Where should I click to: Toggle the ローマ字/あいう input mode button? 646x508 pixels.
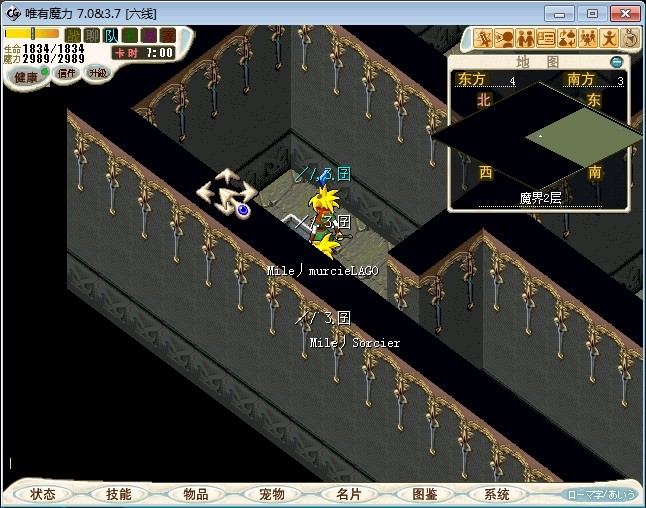[601, 494]
